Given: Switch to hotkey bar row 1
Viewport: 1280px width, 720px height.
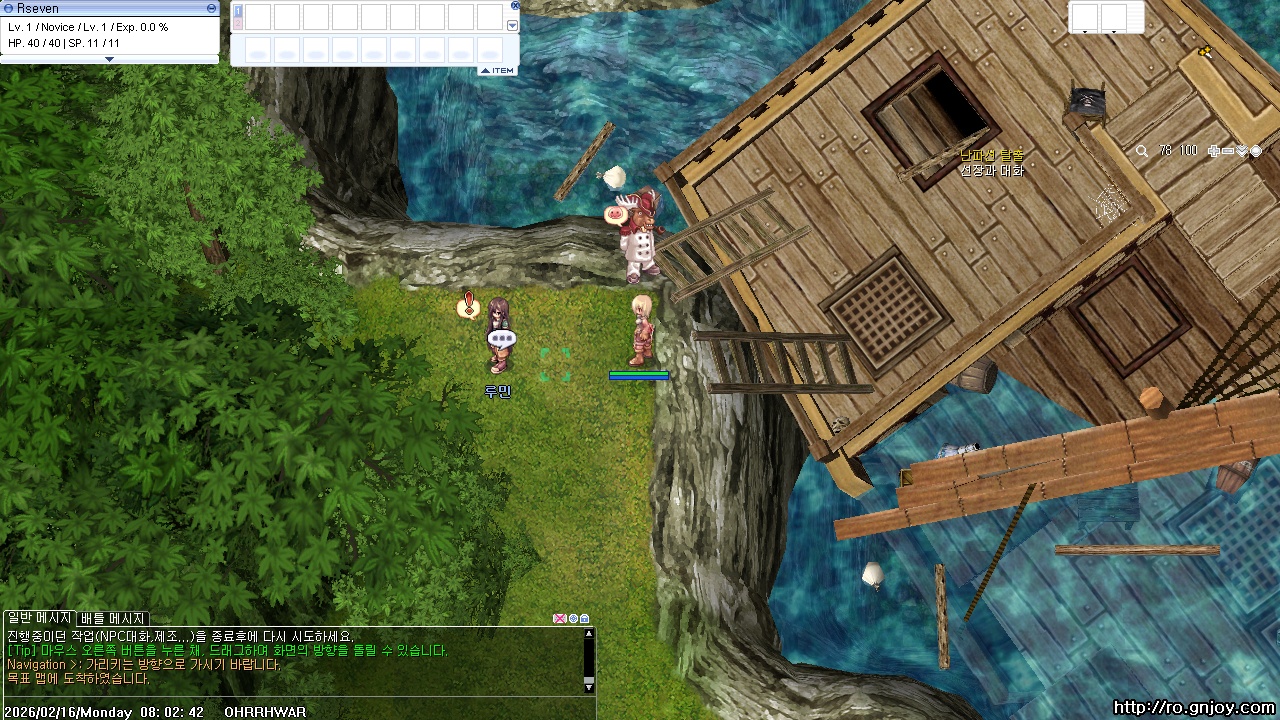Looking at the screenshot, I should click(x=238, y=10).
